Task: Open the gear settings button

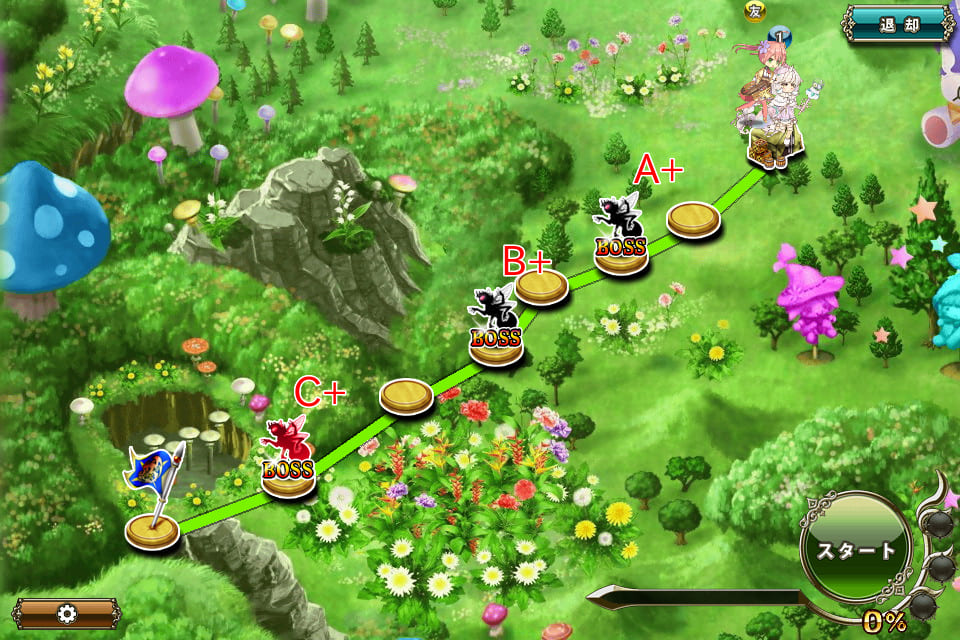Action: point(66,612)
